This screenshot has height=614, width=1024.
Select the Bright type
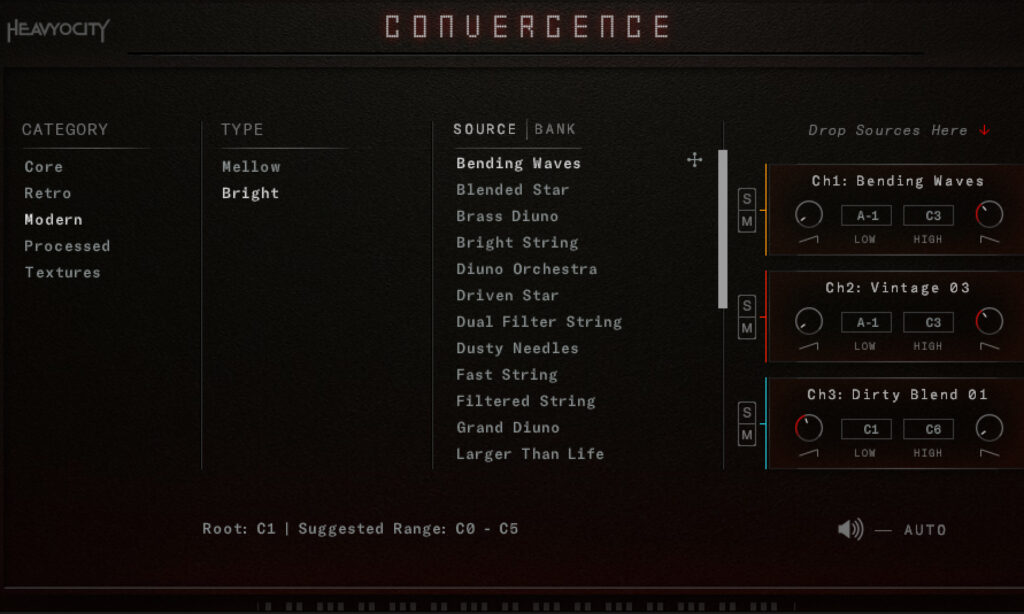pyautogui.click(x=250, y=193)
